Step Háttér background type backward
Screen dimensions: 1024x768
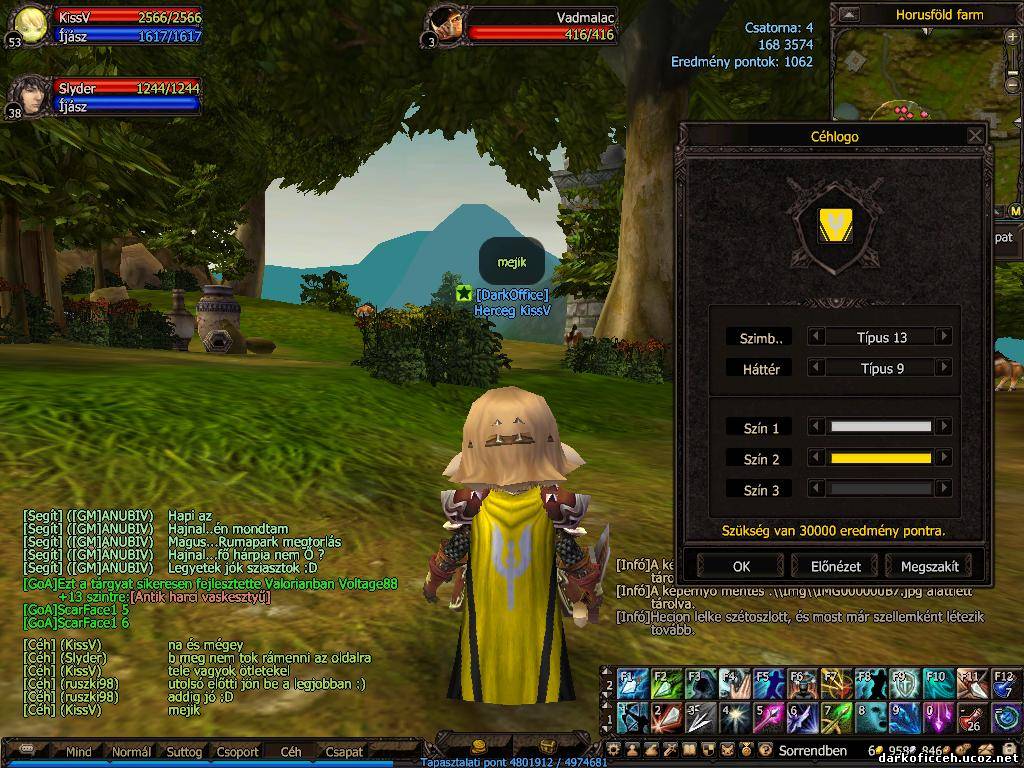click(x=817, y=368)
